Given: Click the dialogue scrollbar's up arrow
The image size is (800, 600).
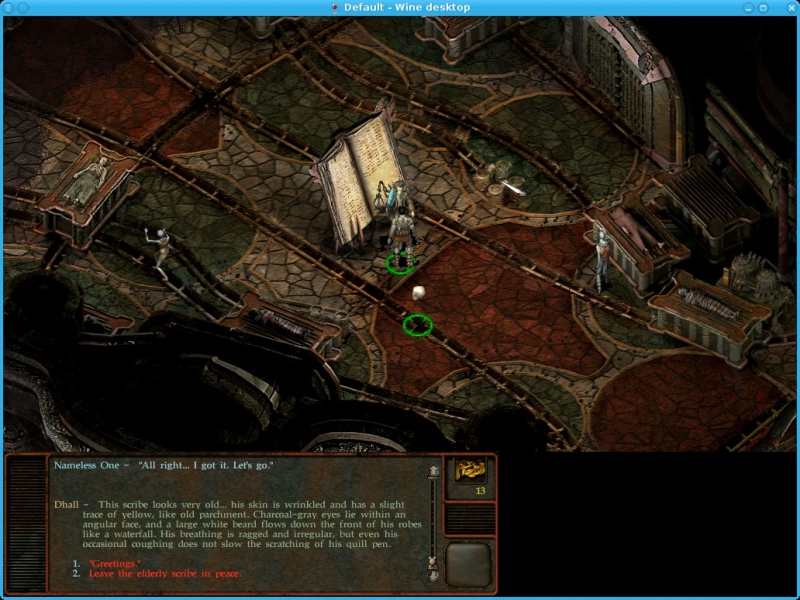Looking at the screenshot, I should click(434, 470).
